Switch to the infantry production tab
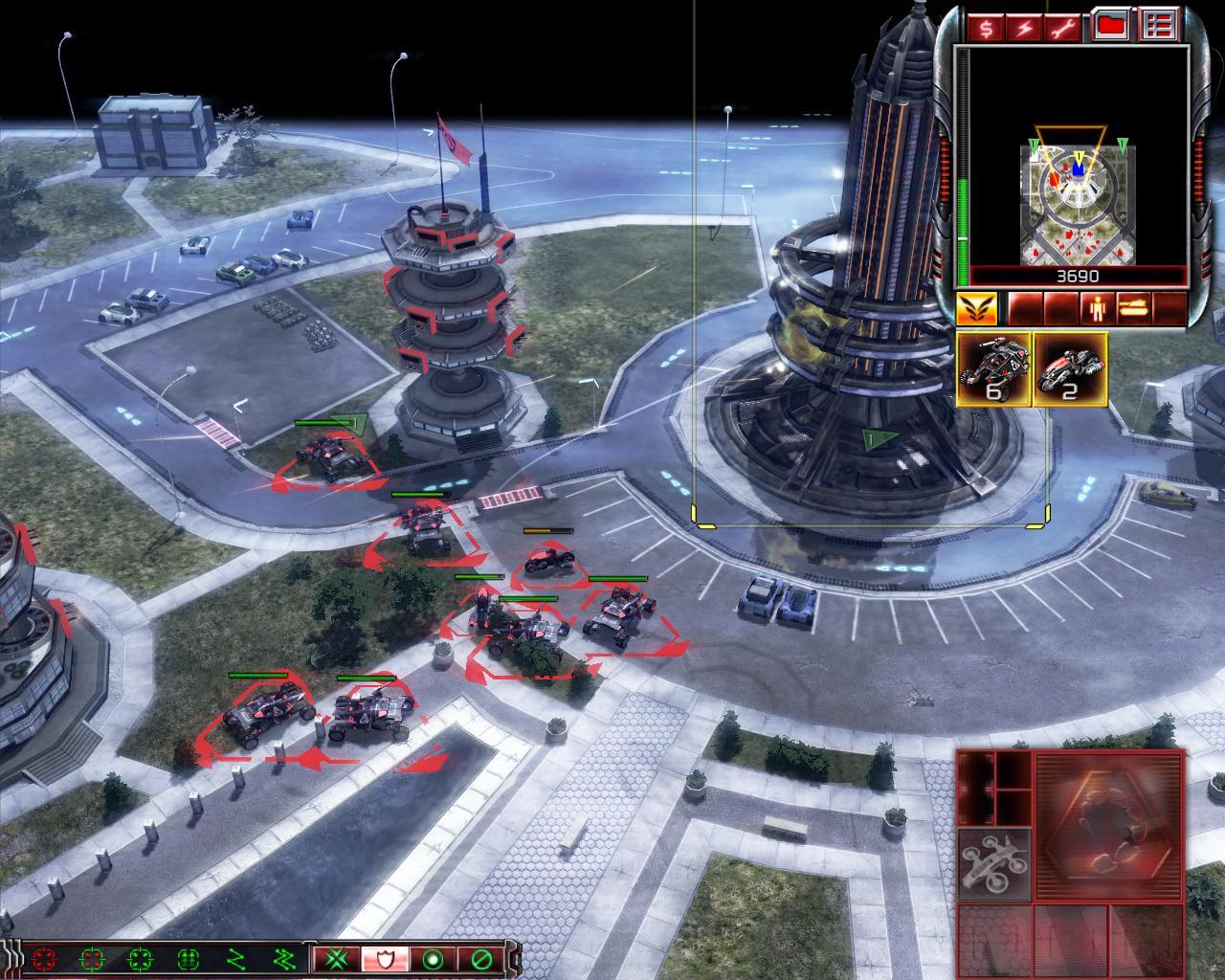The width and height of the screenshot is (1225, 980). pyautogui.click(x=1095, y=309)
